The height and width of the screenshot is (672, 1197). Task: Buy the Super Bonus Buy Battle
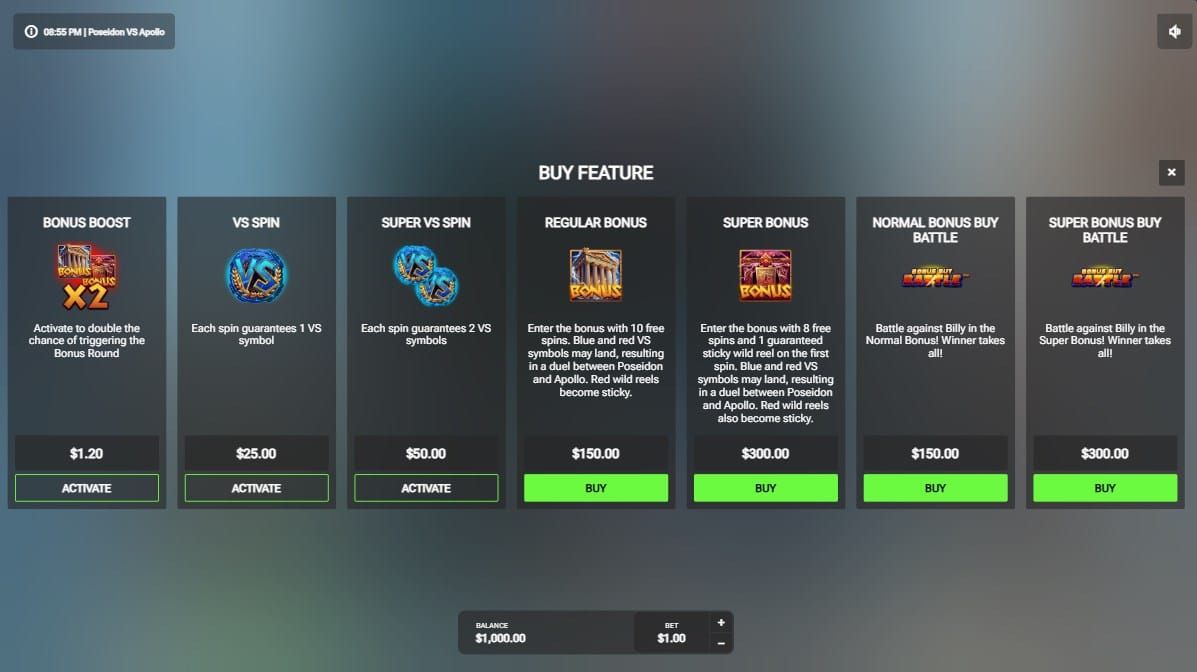(1105, 488)
